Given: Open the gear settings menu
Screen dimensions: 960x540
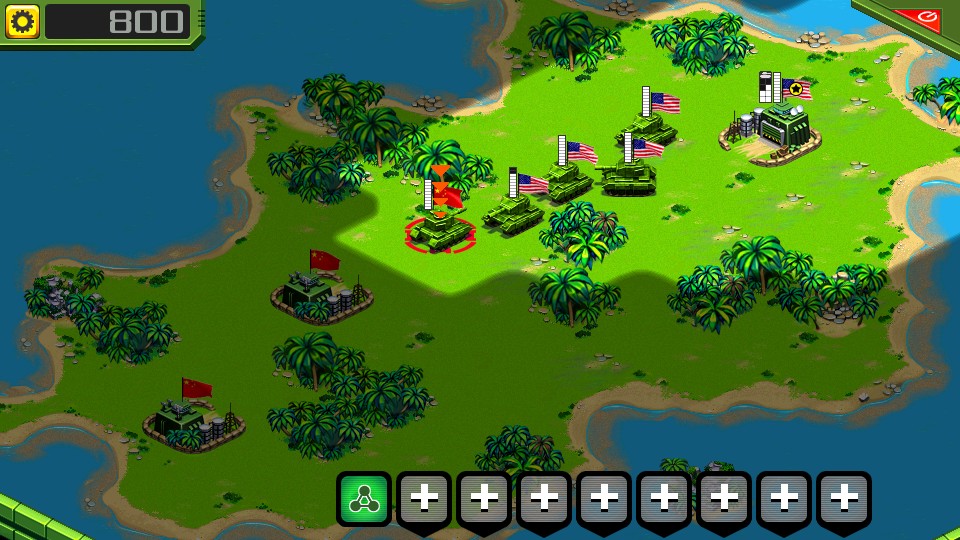Looking at the screenshot, I should pyautogui.click(x=22, y=21).
